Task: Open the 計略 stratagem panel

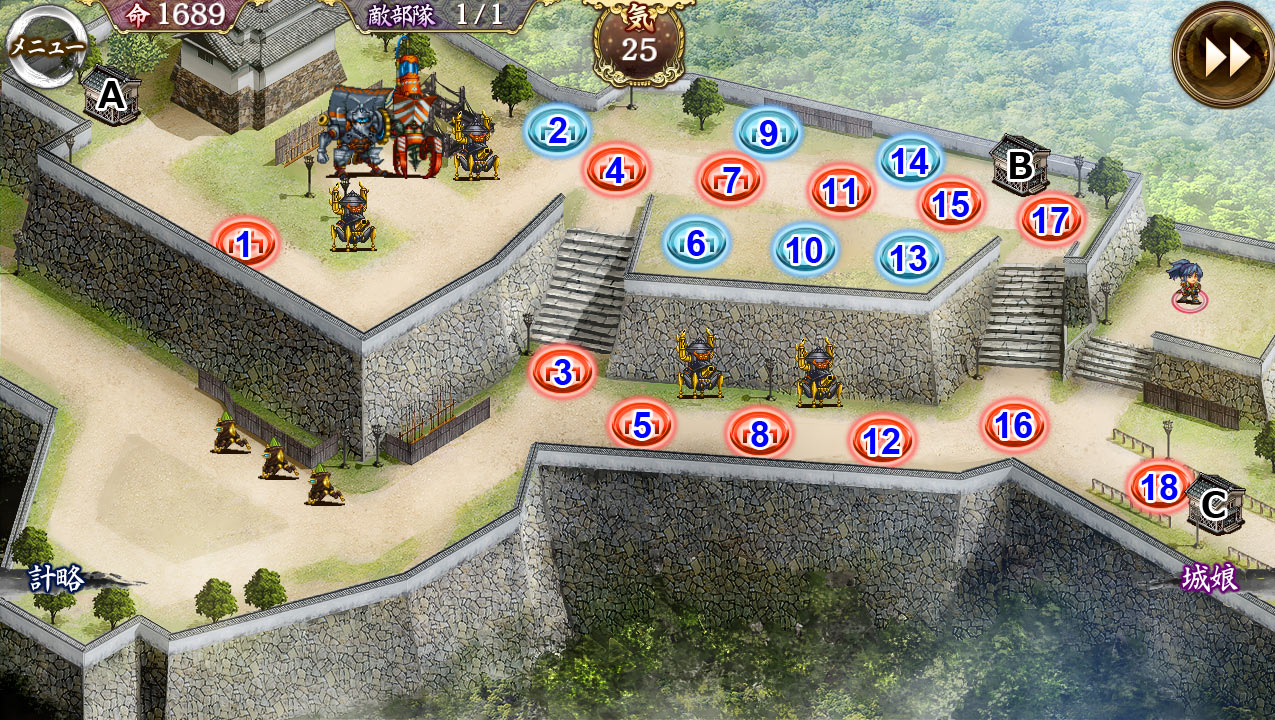Action: click(58, 579)
